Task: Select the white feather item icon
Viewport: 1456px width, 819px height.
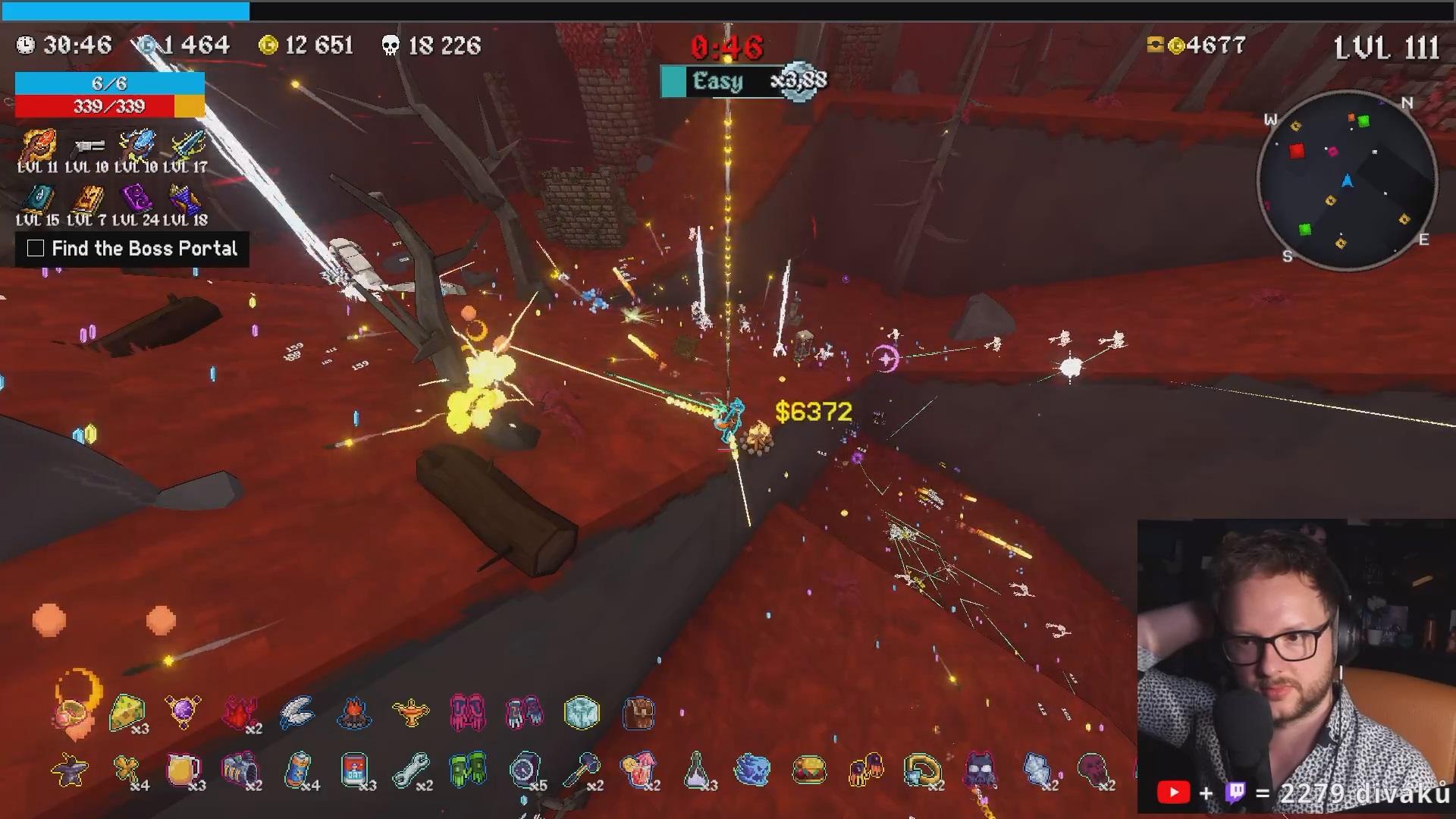Action: 297,713
